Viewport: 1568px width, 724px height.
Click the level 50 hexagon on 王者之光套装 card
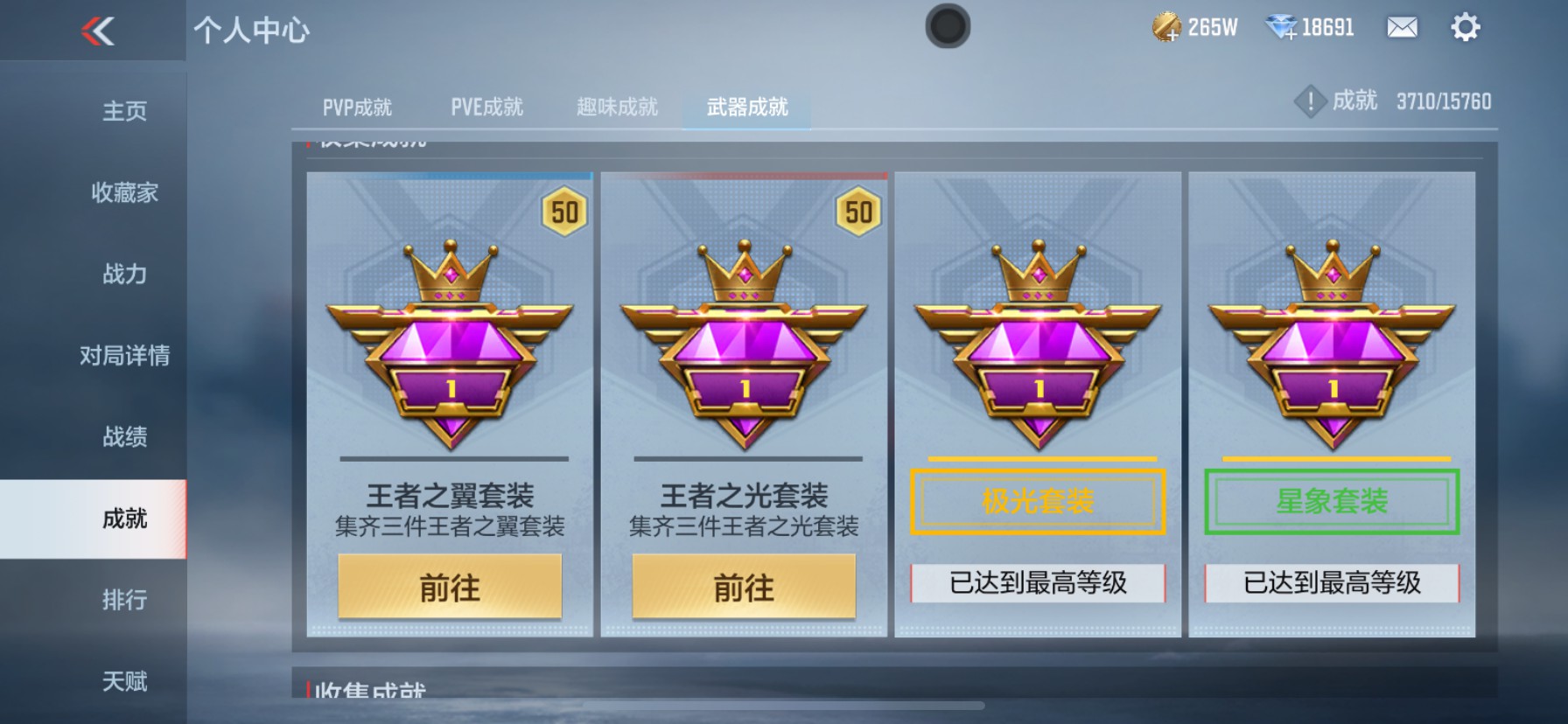[858, 210]
